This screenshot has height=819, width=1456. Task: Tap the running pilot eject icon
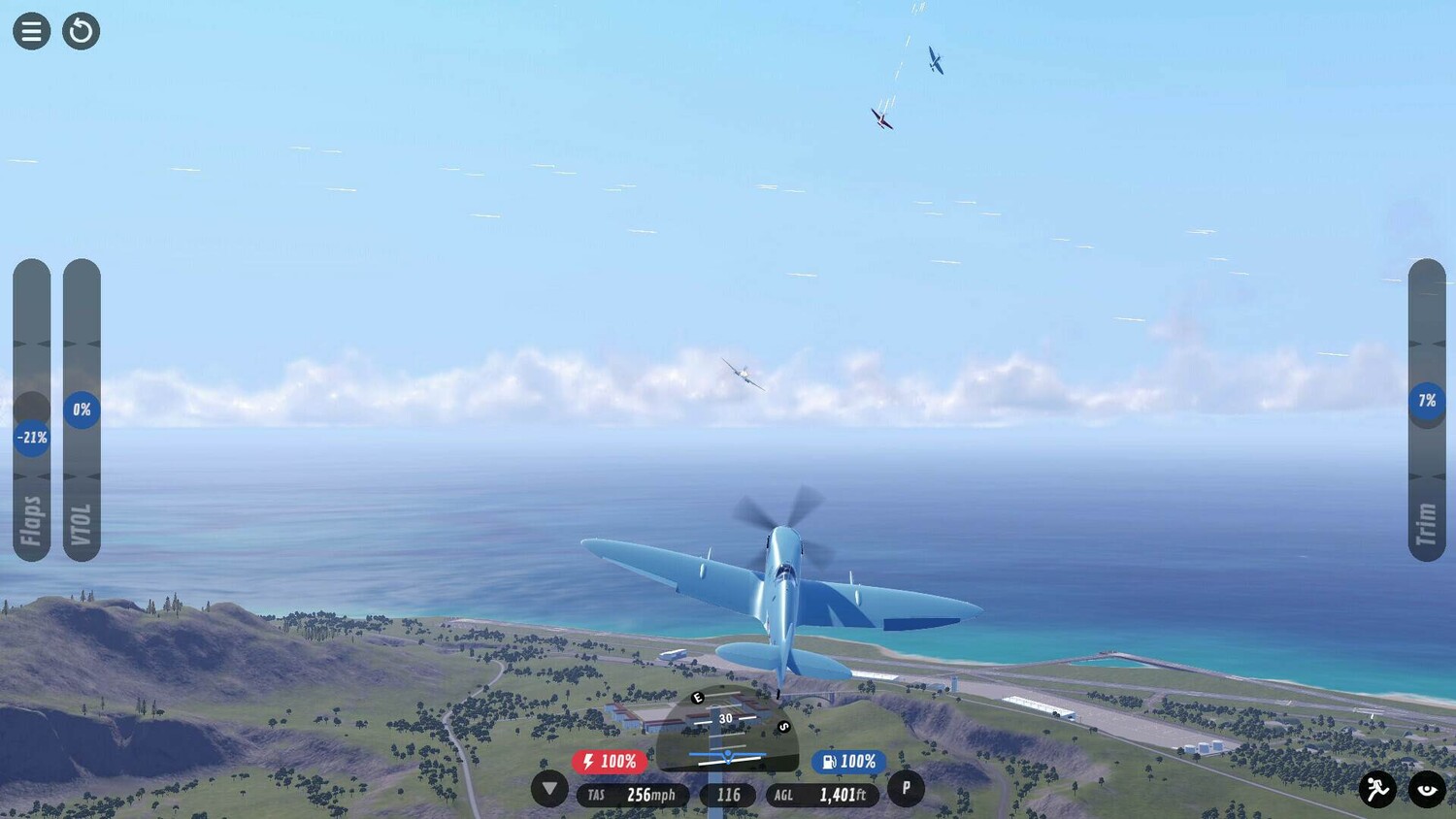click(1377, 789)
